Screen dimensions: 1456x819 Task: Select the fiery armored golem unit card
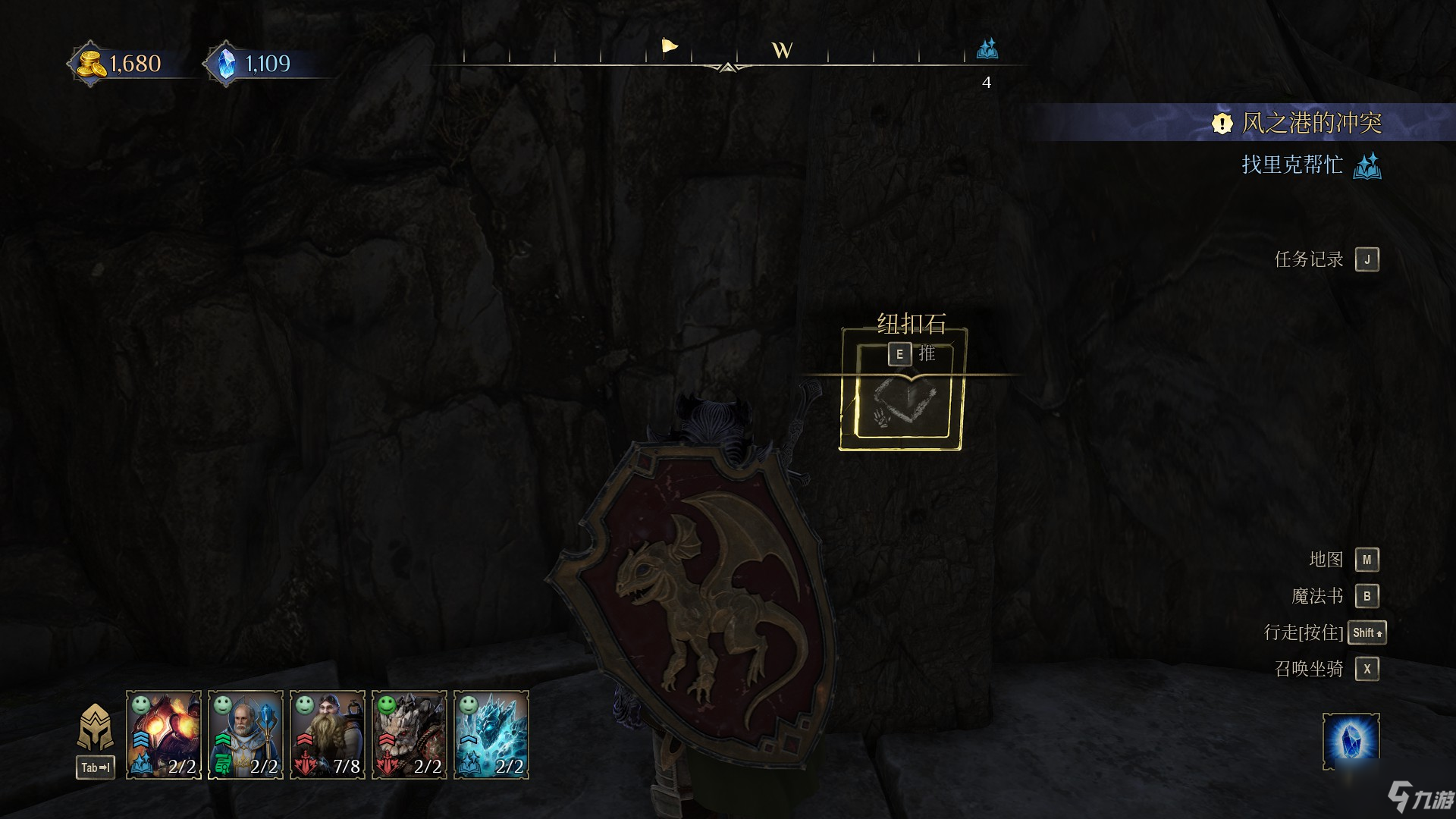pyautogui.click(x=164, y=734)
